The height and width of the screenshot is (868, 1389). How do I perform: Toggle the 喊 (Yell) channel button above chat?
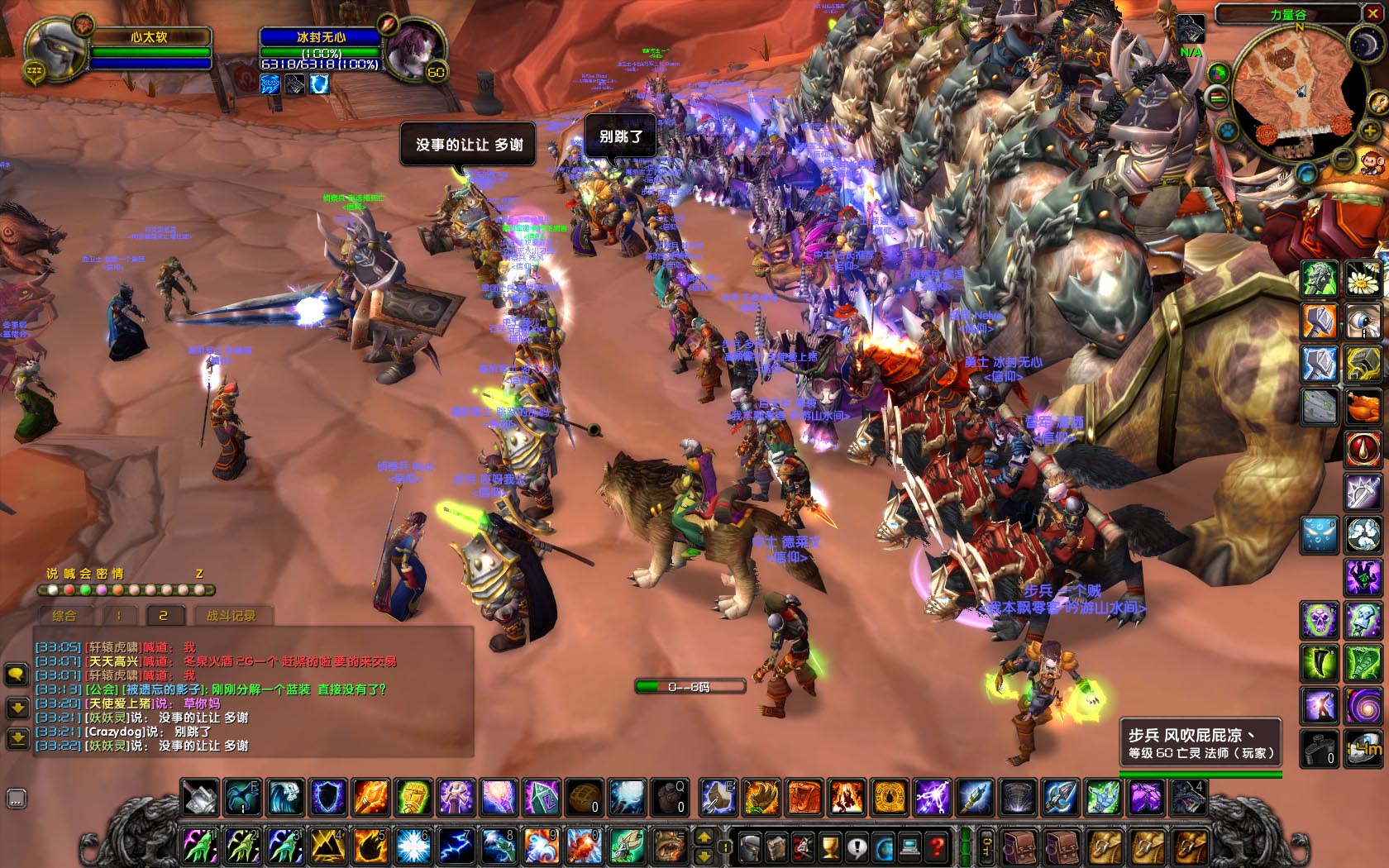pyautogui.click(x=68, y=575)
